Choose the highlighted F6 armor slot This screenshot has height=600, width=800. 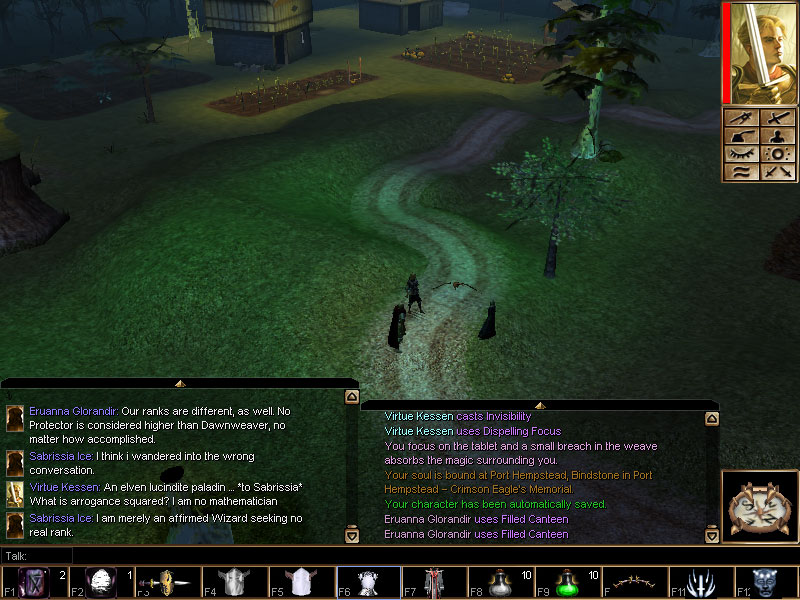click(368, 582)
